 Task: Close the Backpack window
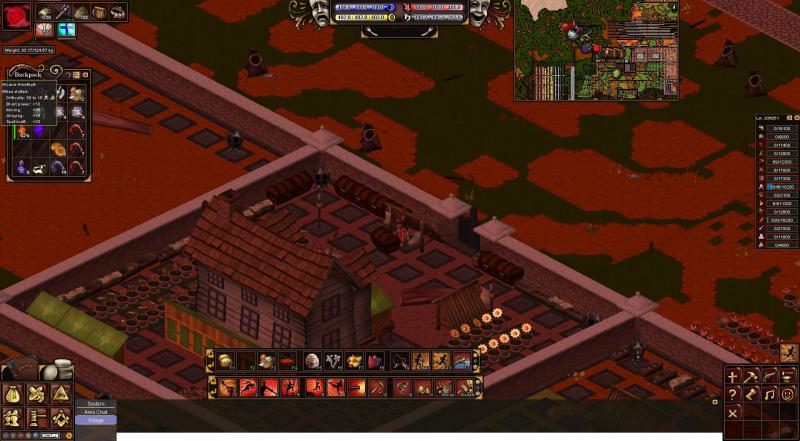(87, 72)
